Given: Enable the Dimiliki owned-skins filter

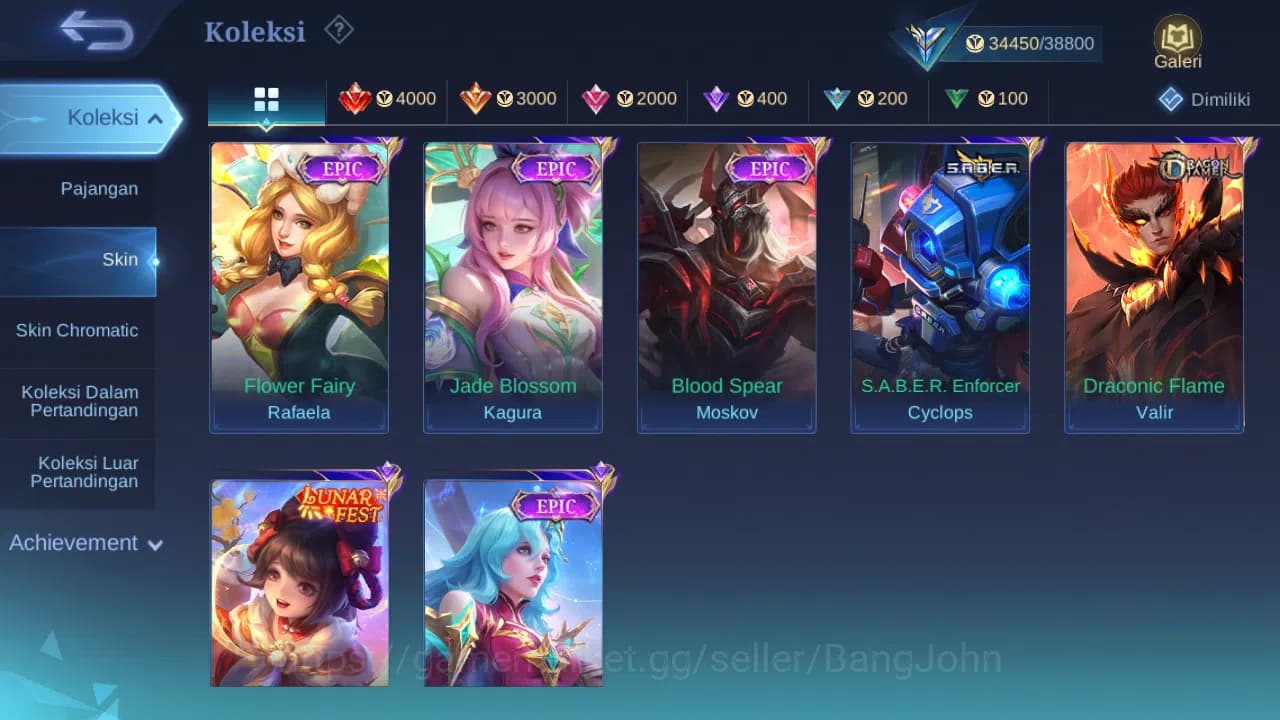Looking at the screenshot, I should 1201,99.
